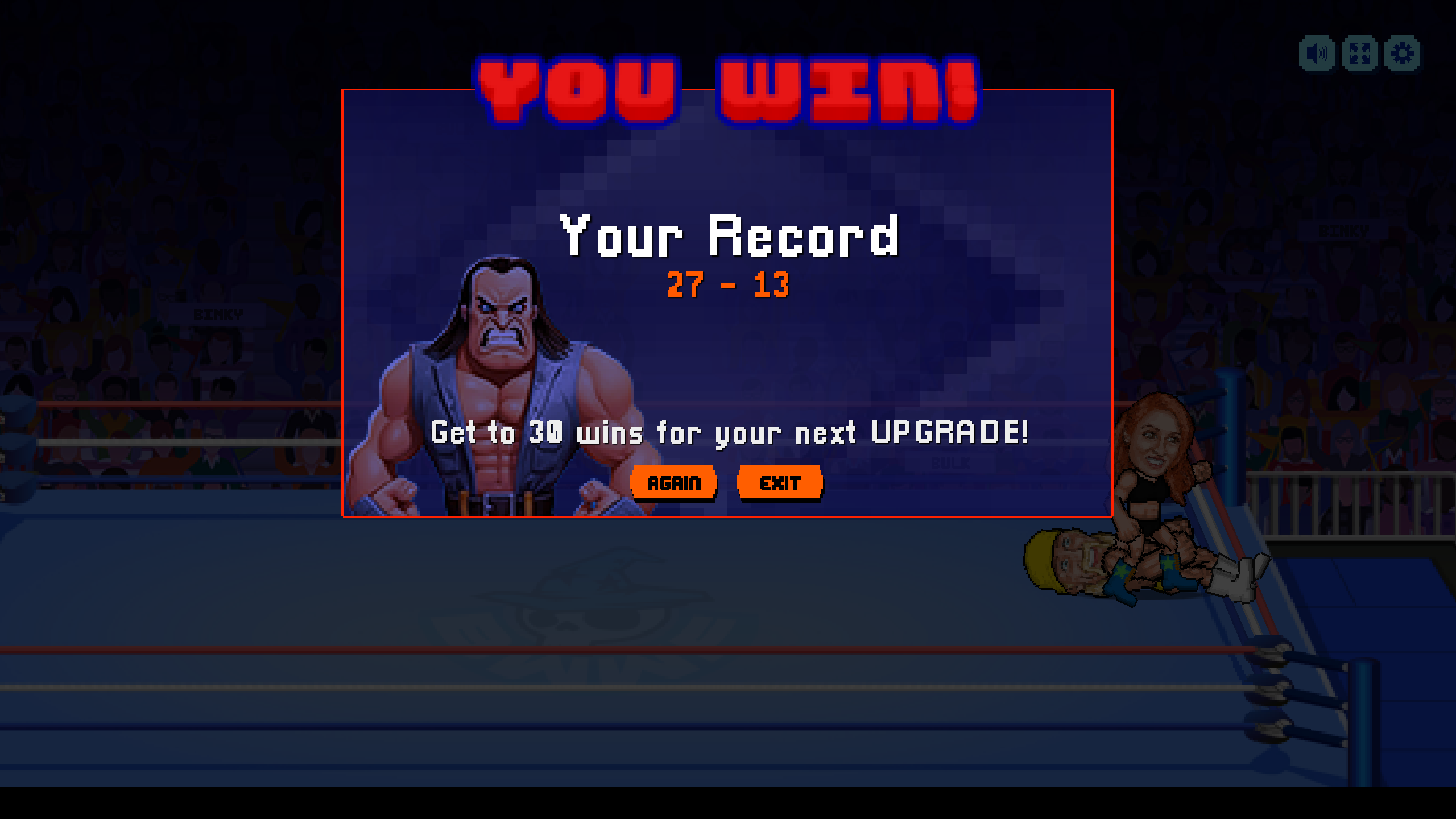Click the BINKY banner in the crowd

[219, 314]
